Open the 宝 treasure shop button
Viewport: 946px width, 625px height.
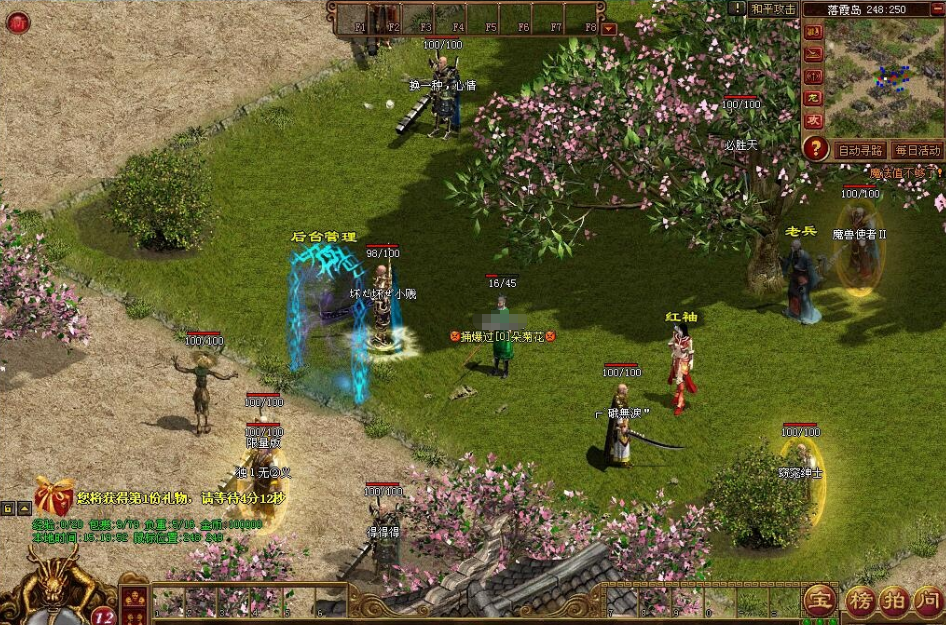click(x=820, y=601)
